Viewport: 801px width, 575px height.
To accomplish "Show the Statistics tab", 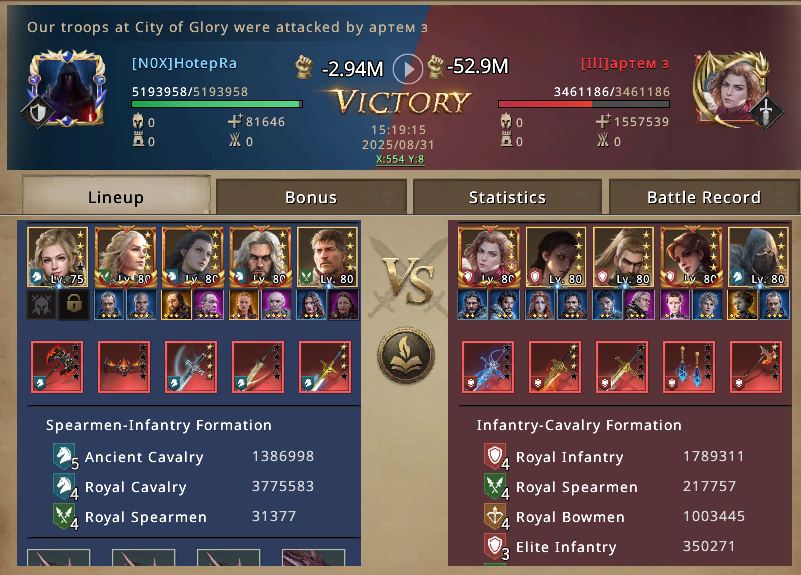I will [507, 197].
